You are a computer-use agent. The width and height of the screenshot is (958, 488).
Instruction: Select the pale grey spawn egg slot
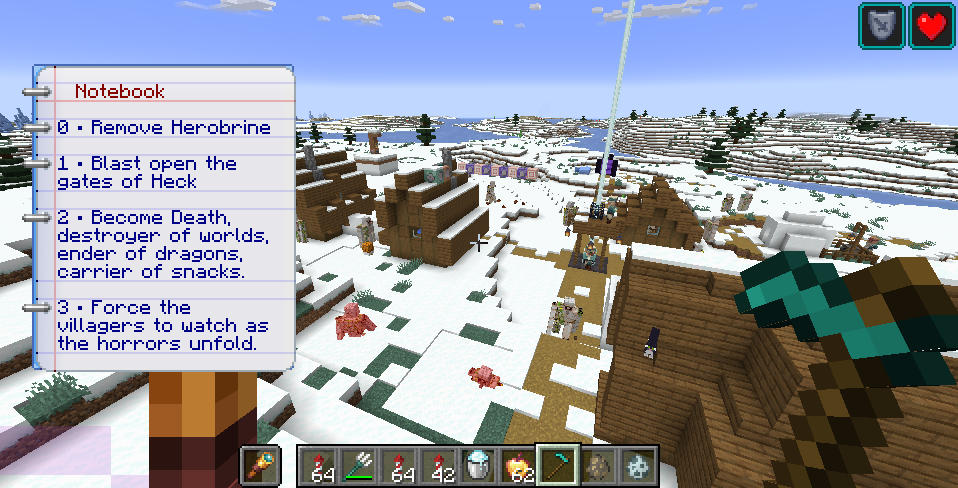point(637,466)
